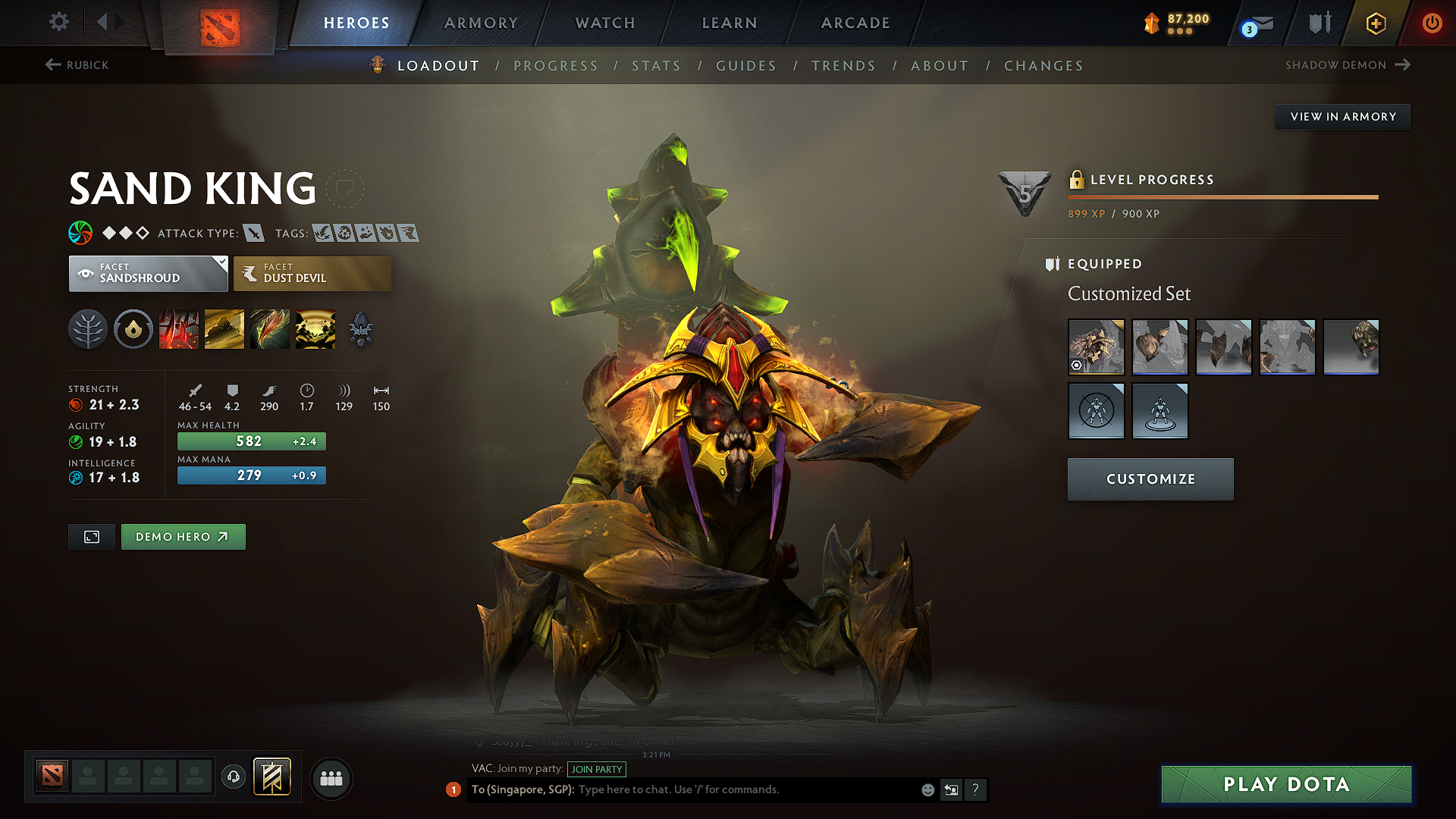
Task: Switch to the Dust Devil facet
Action: coord(311,273)
